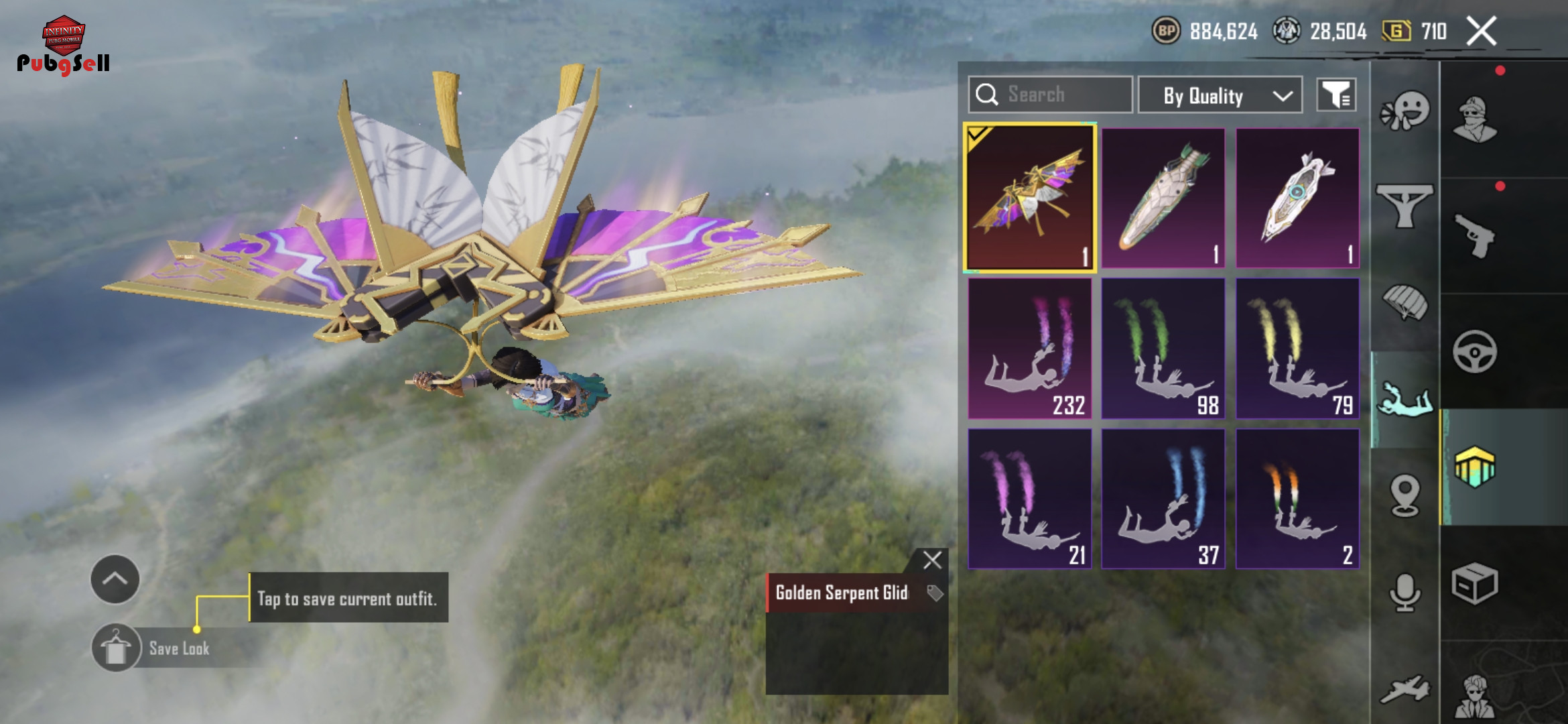Pick the tricolor orange-green smoke trail
The image size is (1568, 724).
tap(1297, 499)
